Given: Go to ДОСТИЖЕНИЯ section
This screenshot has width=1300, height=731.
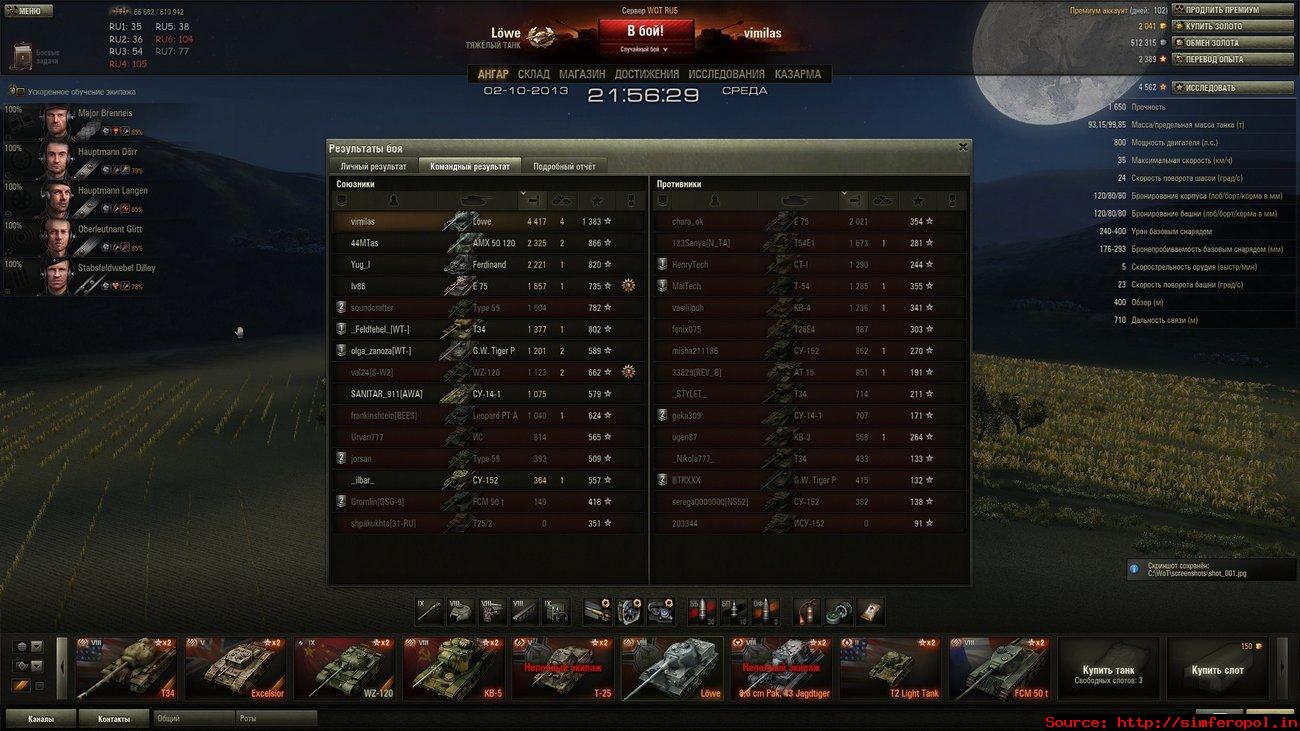Looking at the screenshot, I should pyautogui.click(x=647, y=74).
